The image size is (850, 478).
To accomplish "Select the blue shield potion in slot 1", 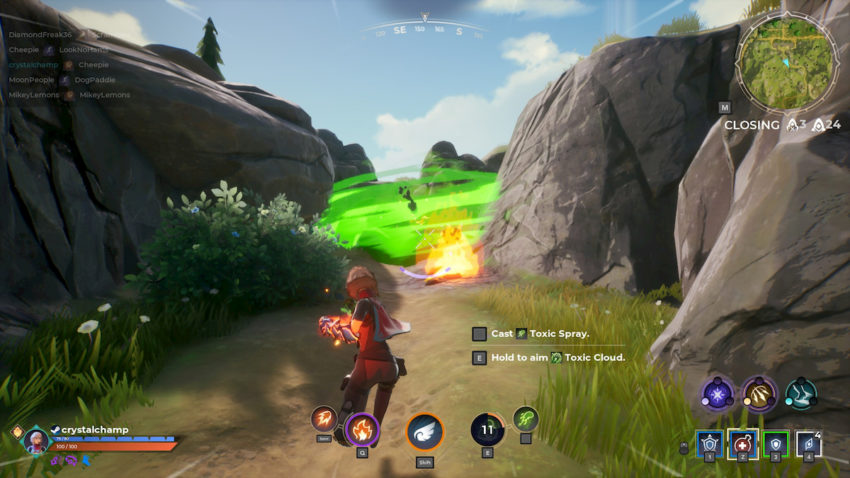I will coord(709,443).
